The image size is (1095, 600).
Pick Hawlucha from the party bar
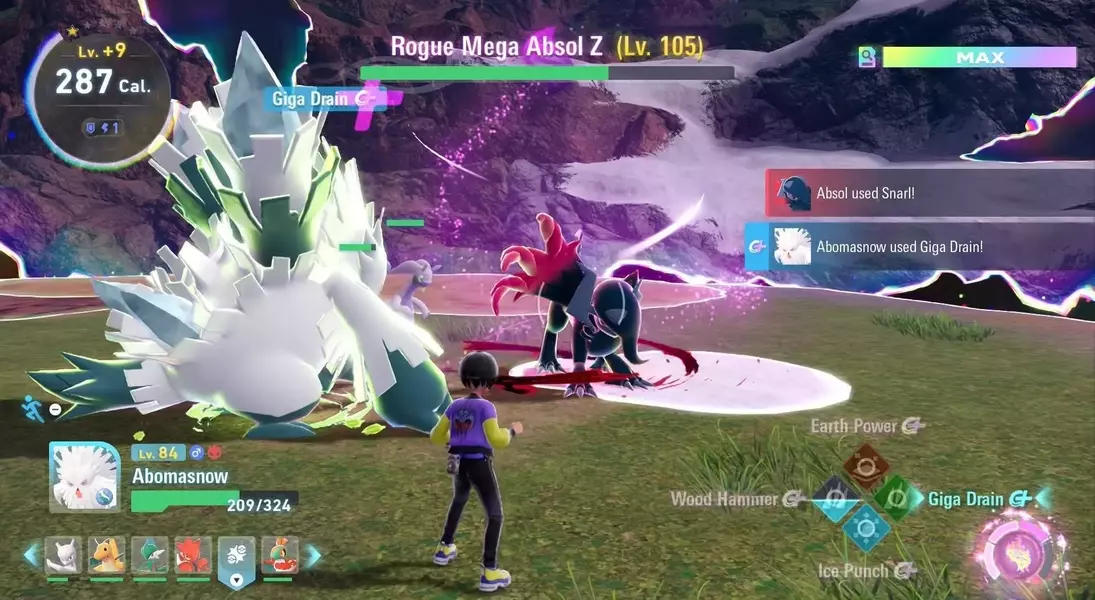(x=280, y=556)
